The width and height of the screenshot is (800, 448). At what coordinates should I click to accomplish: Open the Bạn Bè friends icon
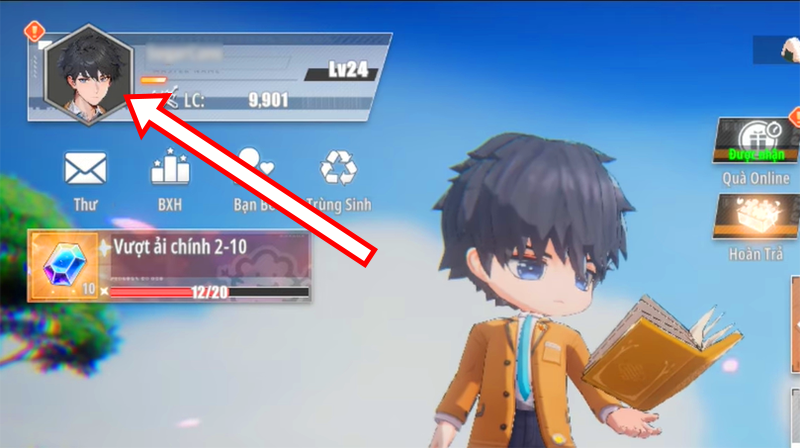click(255, 171)
